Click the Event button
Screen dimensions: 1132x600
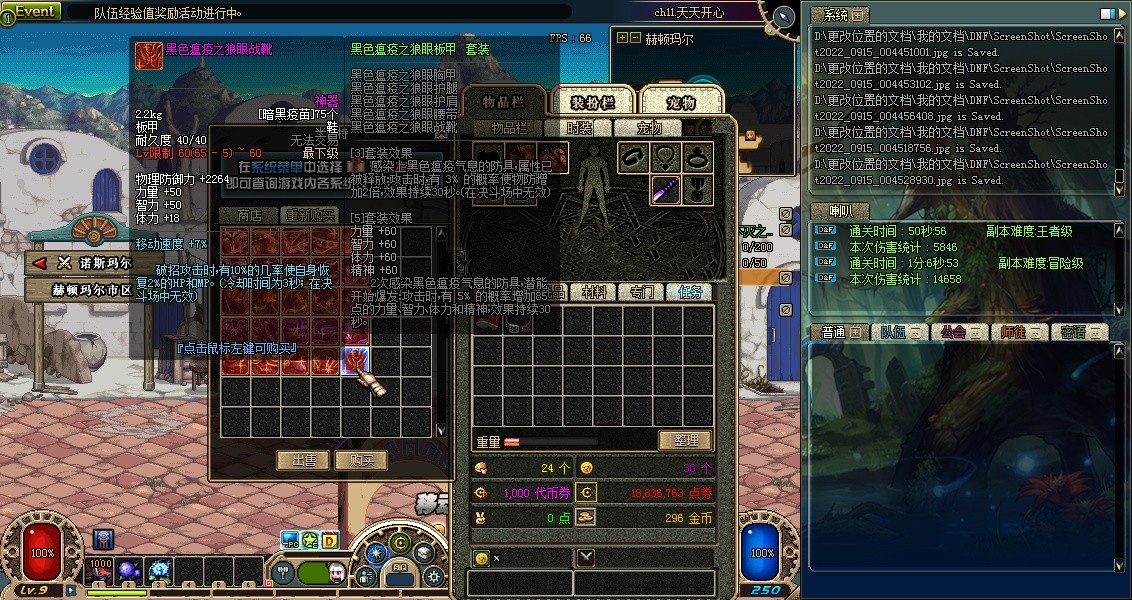pos(32,11)
